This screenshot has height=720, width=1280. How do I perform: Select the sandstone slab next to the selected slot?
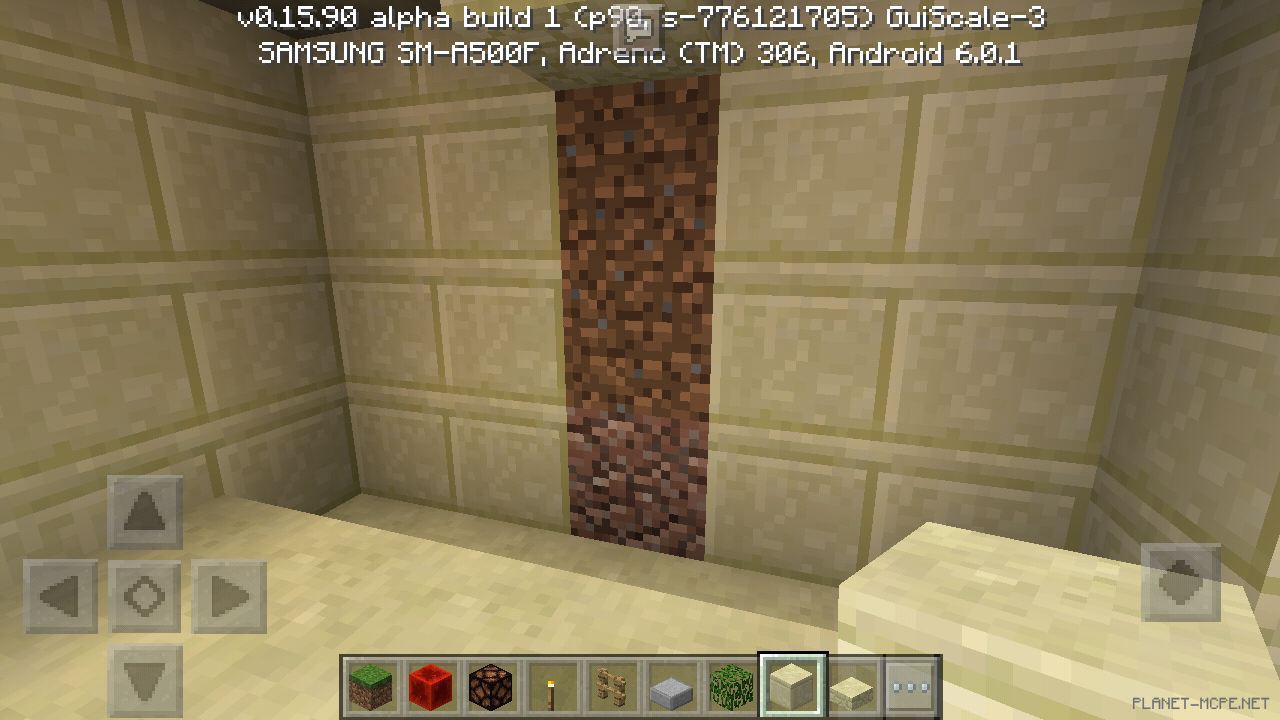pos(851,686)
